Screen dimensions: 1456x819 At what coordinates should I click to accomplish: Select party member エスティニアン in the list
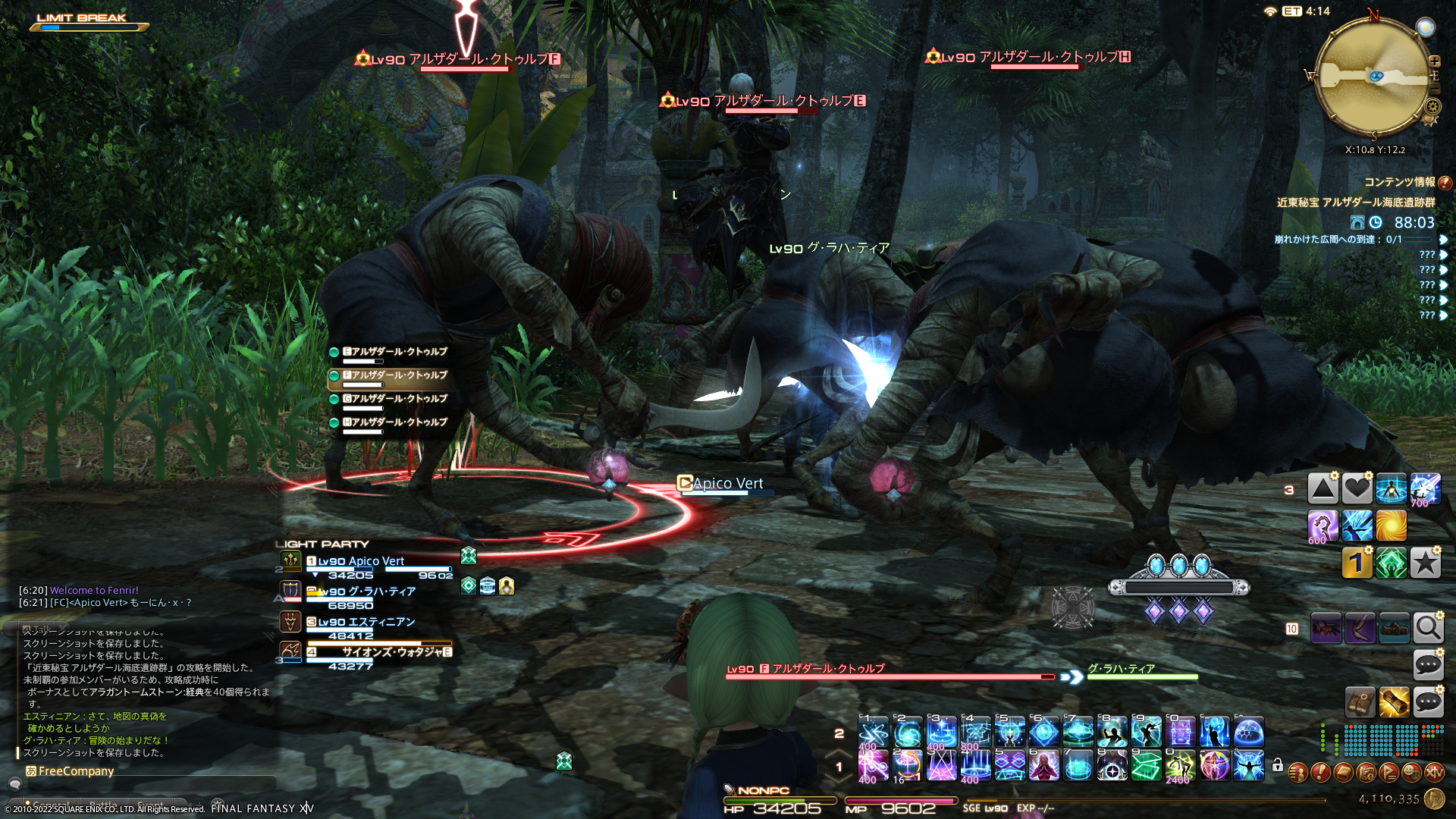(366, 622)
